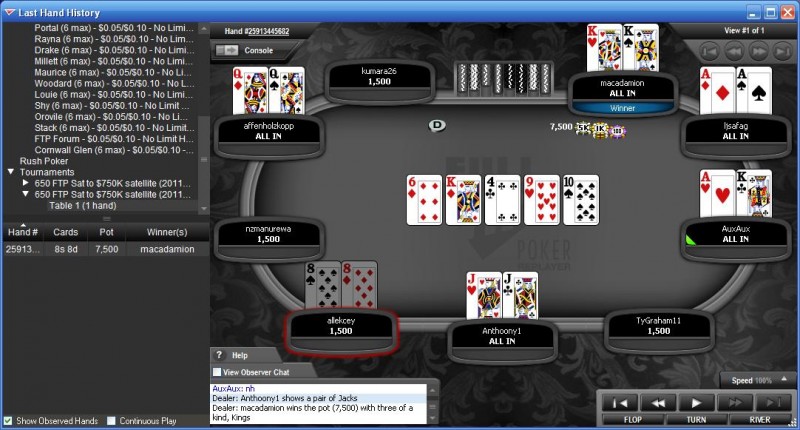This screenshot has width=800, height=430.
Task: Toggle the View Observer Chat checkbox
Action: click(219, 372)
